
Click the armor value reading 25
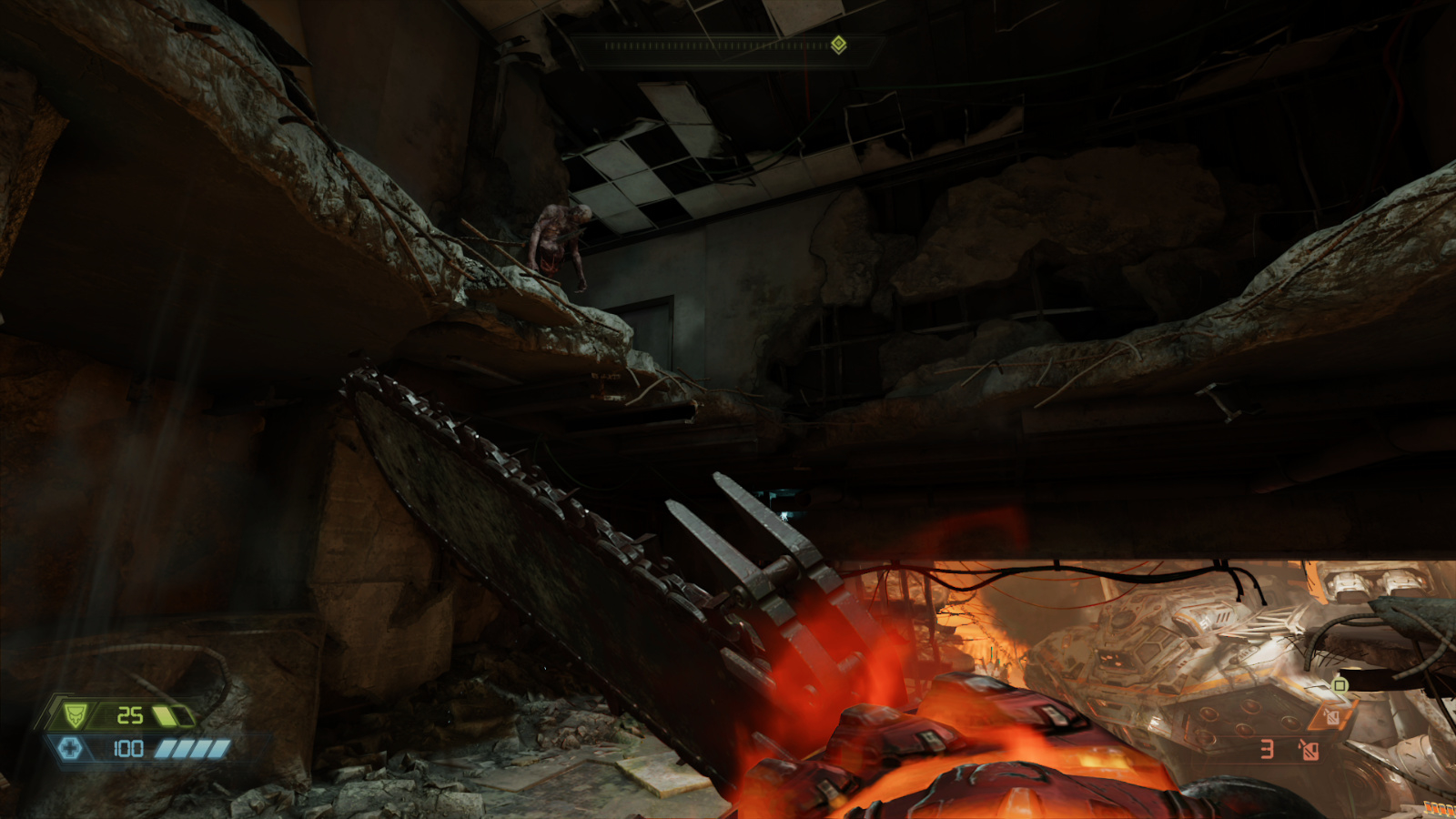click(x=130, y=715)
